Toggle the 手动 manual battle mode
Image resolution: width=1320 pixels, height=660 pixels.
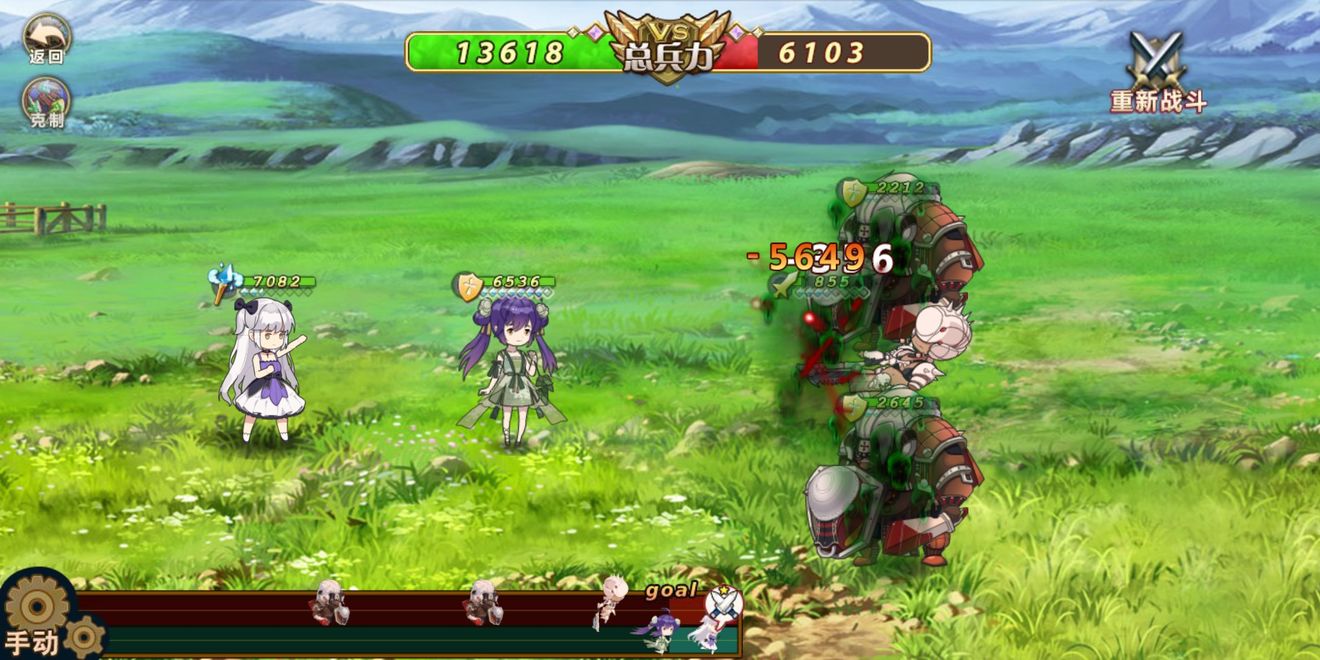click(x=38, y=620)
